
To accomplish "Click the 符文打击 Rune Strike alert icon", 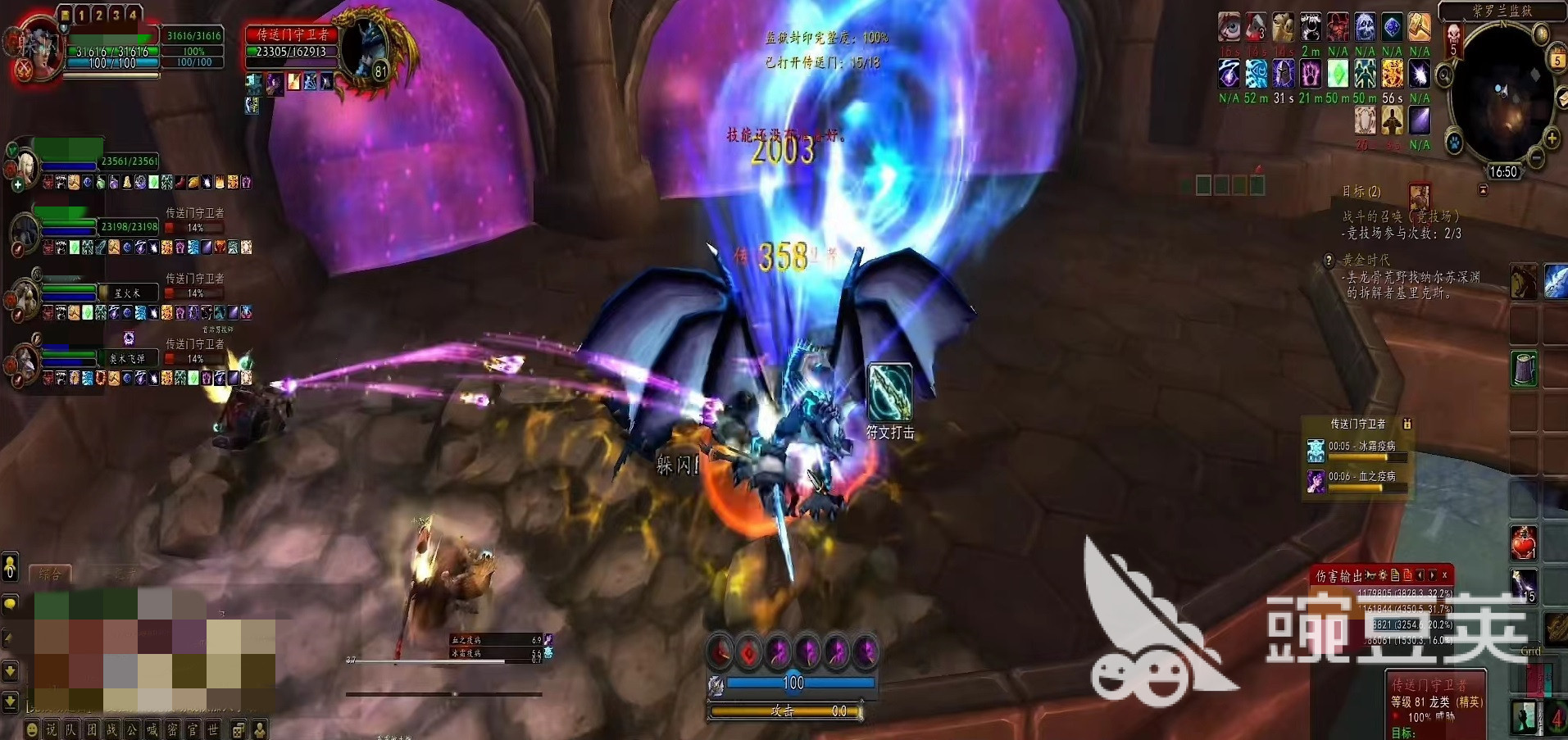I will click(x=889, y=393).
